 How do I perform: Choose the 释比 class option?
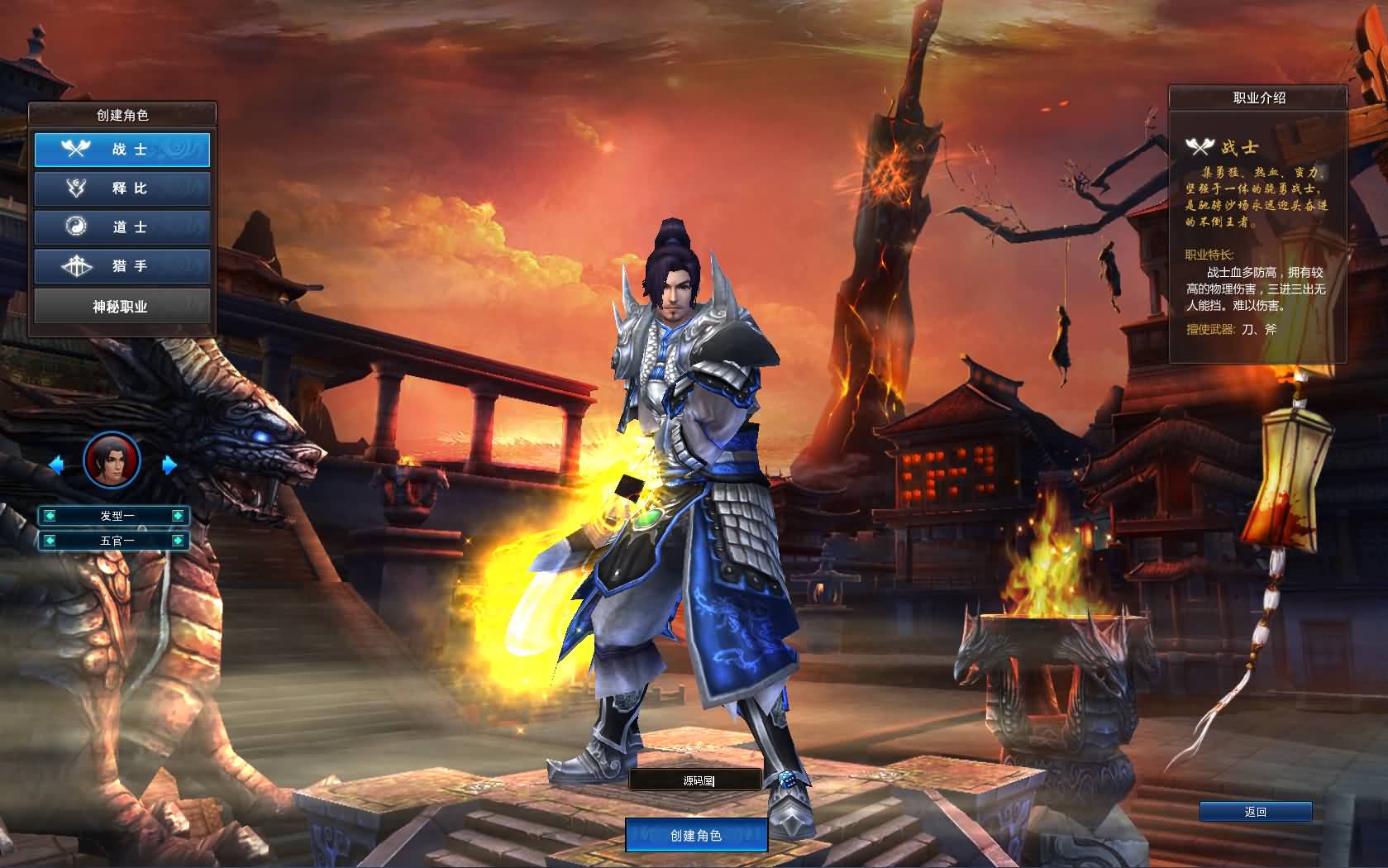click(x=122, y=188)
